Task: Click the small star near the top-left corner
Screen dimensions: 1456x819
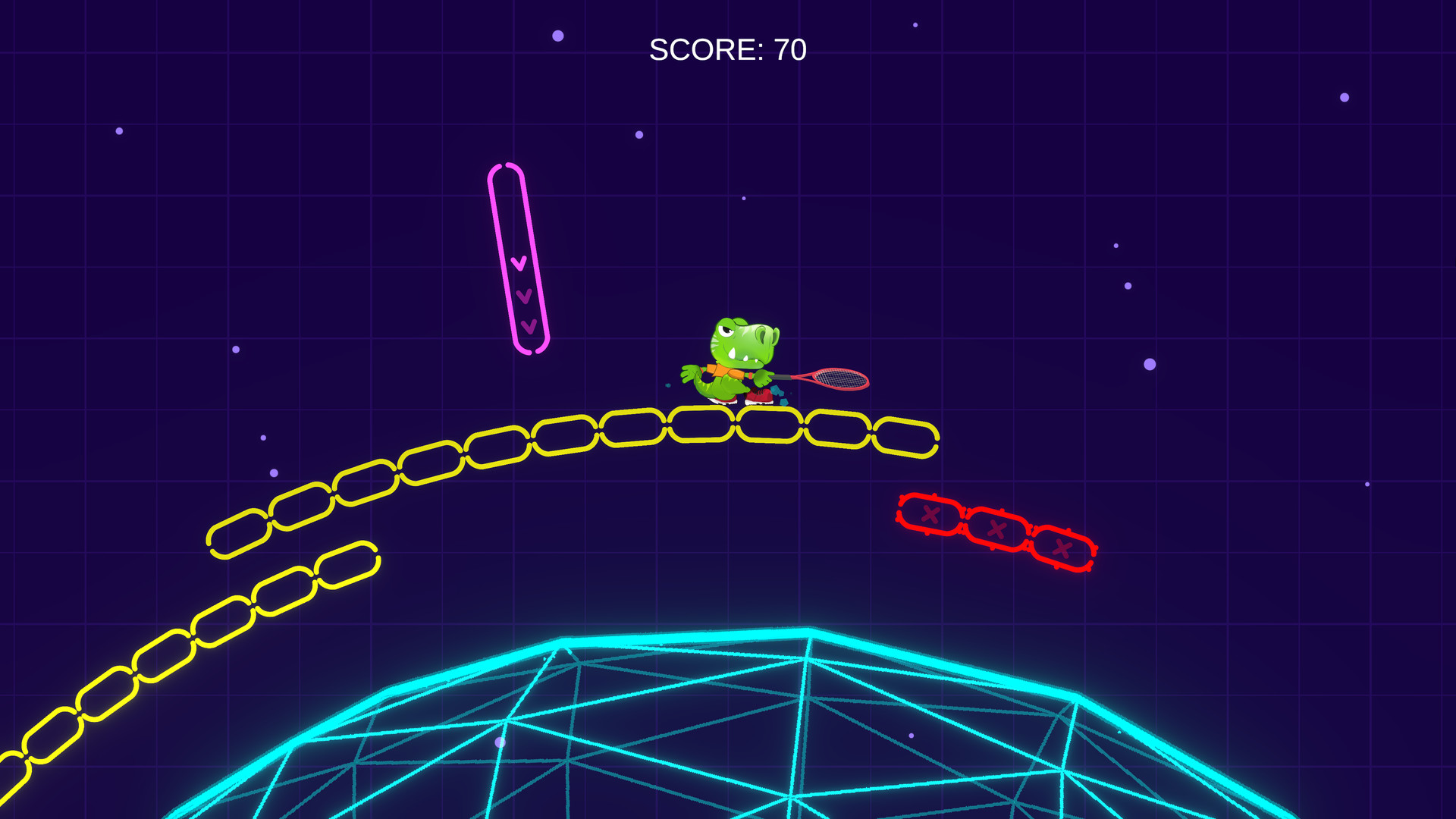Action: (x=118, y=130)
